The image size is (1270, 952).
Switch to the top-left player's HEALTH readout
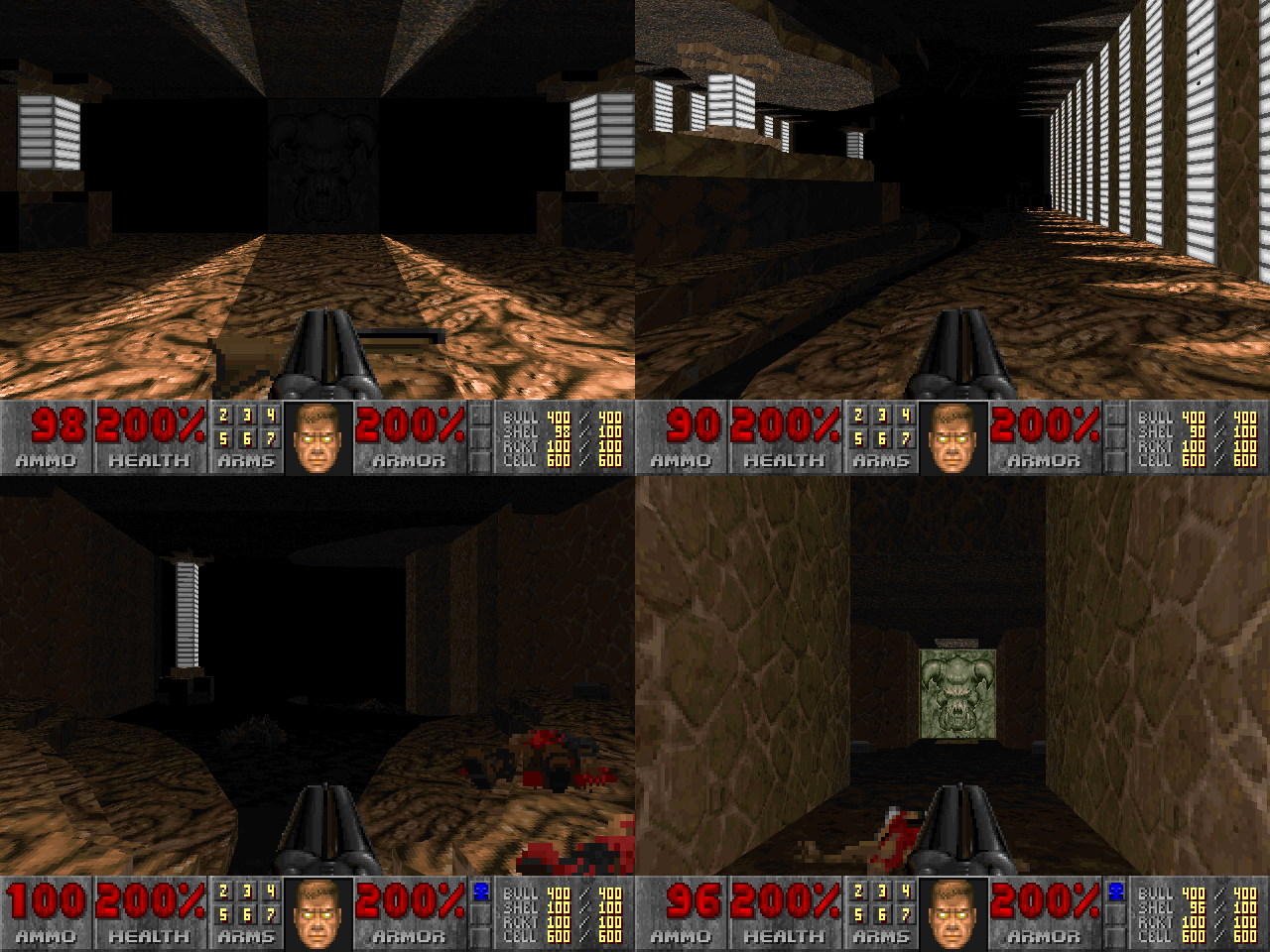(149, 428)
